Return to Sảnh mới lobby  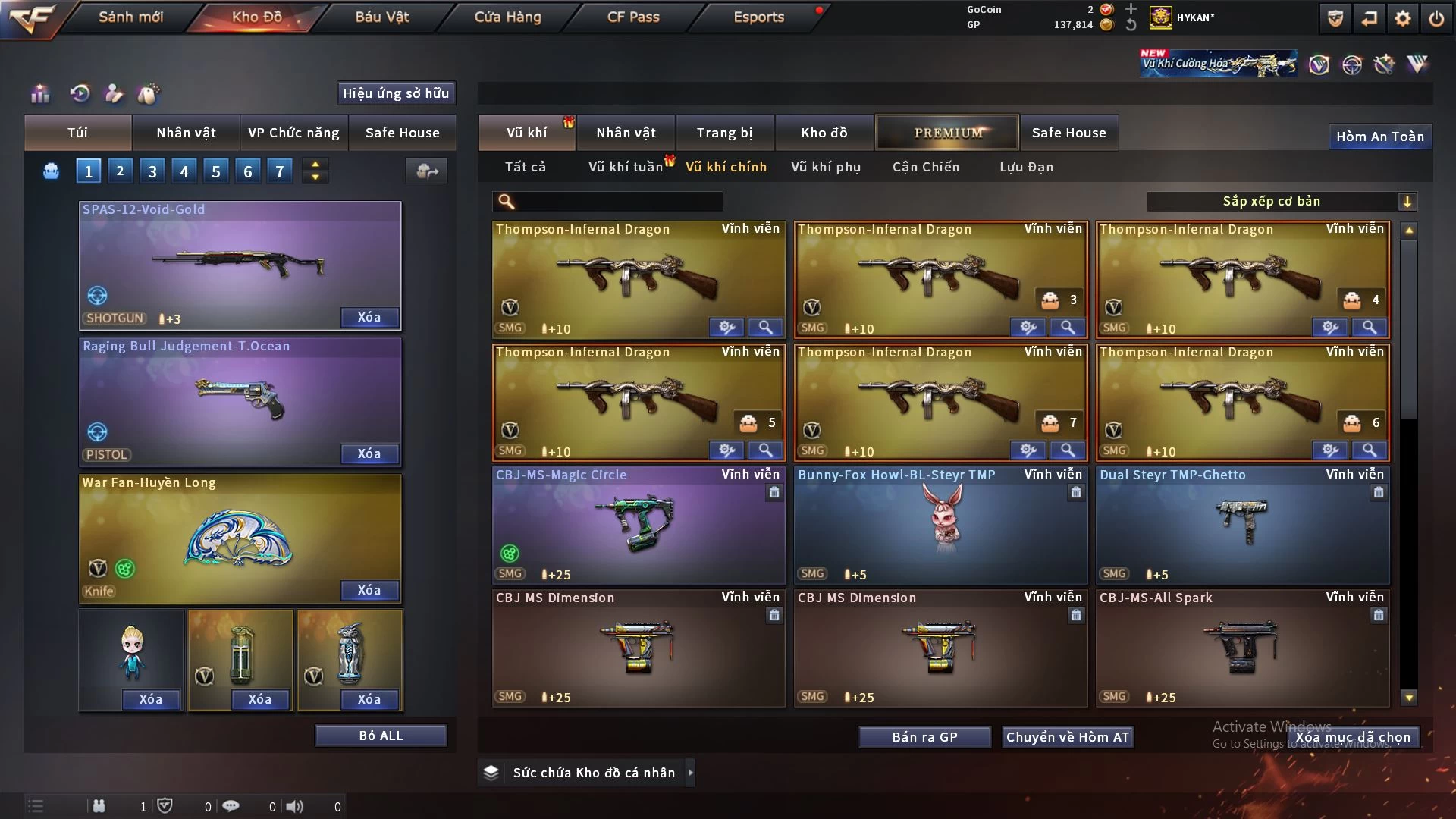pyautogui.click(x=130, y=17)
